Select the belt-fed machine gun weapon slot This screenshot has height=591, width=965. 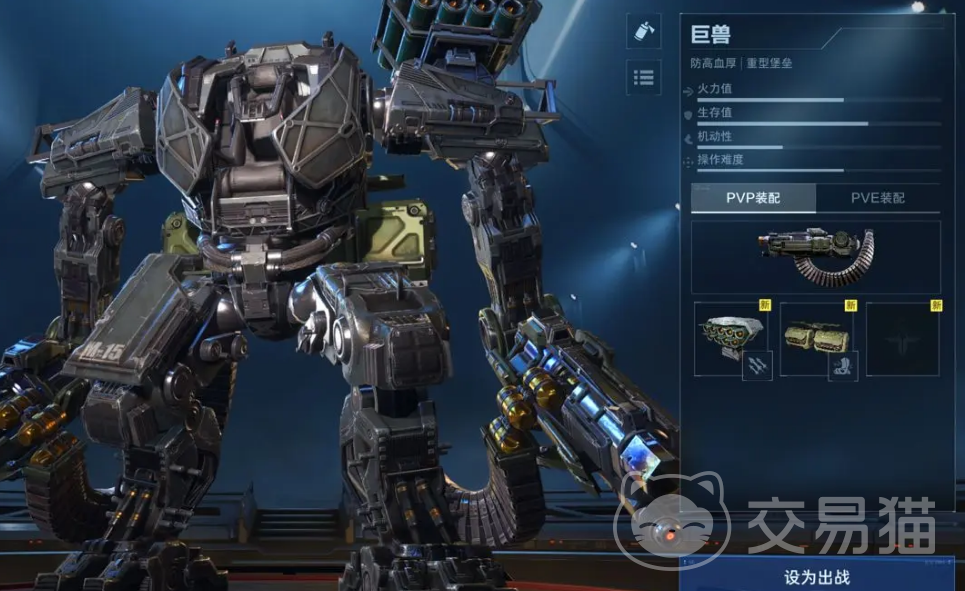815,257
